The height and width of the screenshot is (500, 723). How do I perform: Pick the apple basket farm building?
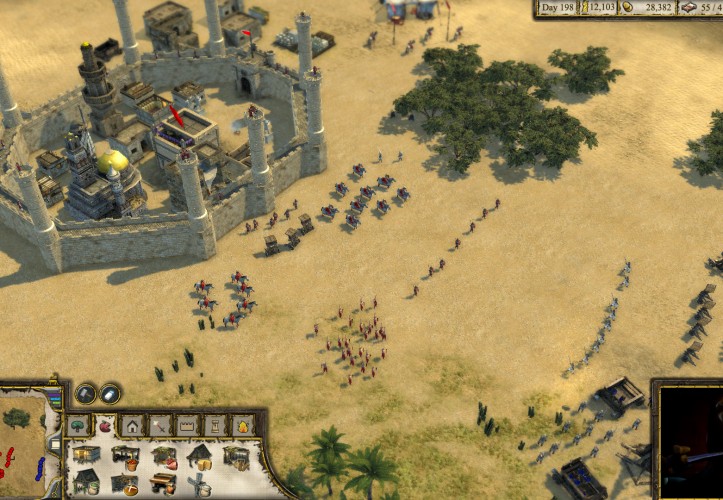(x=125, y=456)
